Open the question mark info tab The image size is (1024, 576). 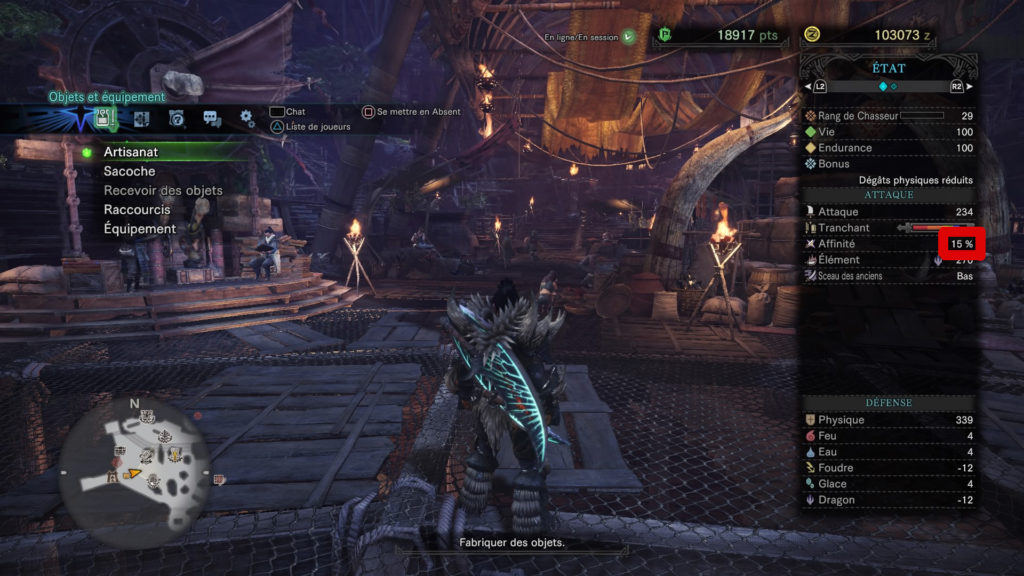(177, 119)
